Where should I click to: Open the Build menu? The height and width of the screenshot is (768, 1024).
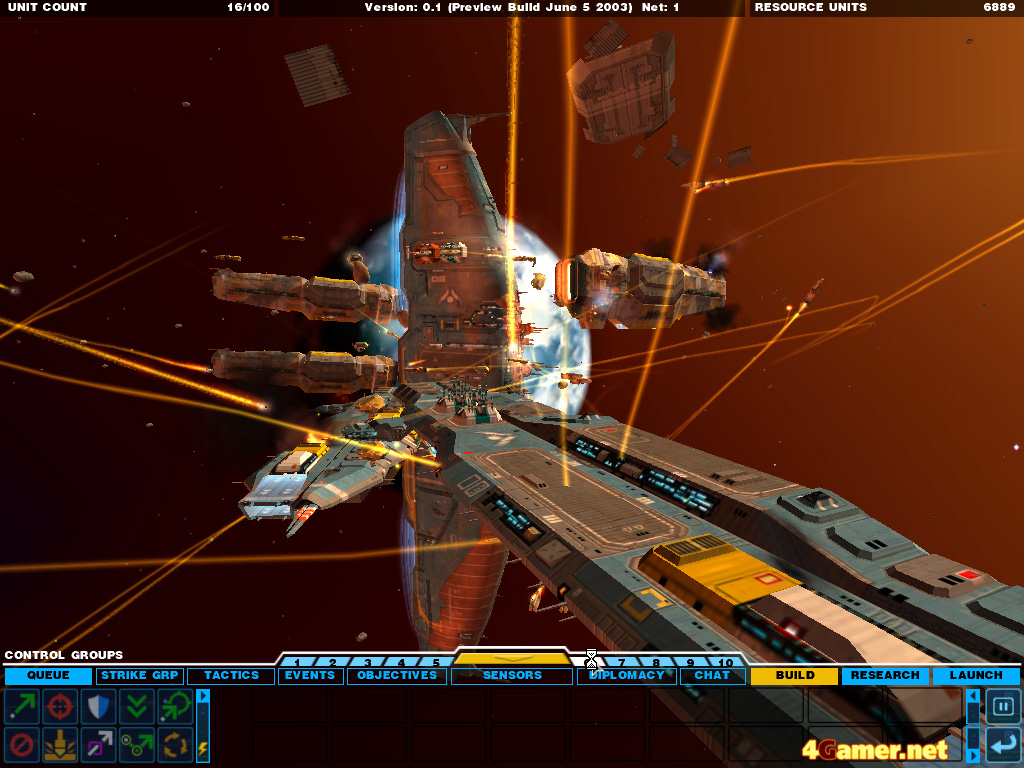coord(794,676)
